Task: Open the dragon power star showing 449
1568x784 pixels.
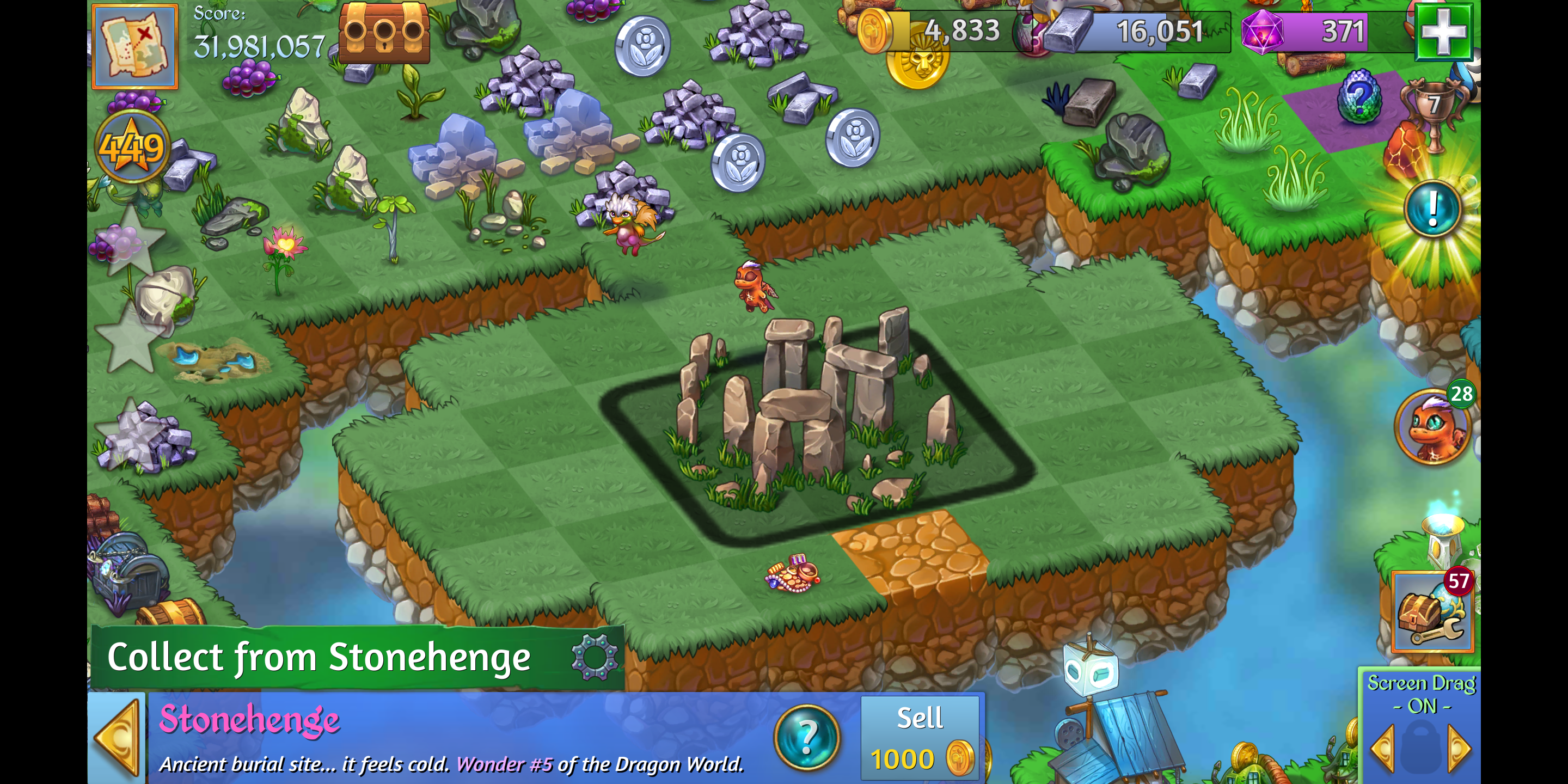Action: (132, 148)
